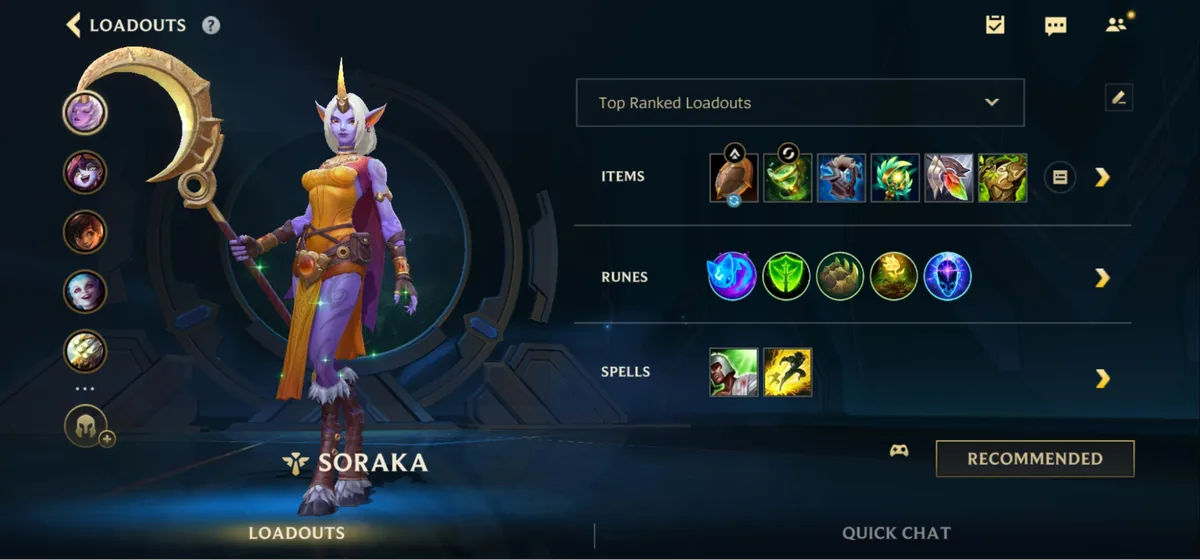Add a champion with the helmet plus button

click(x=87, y=427)
